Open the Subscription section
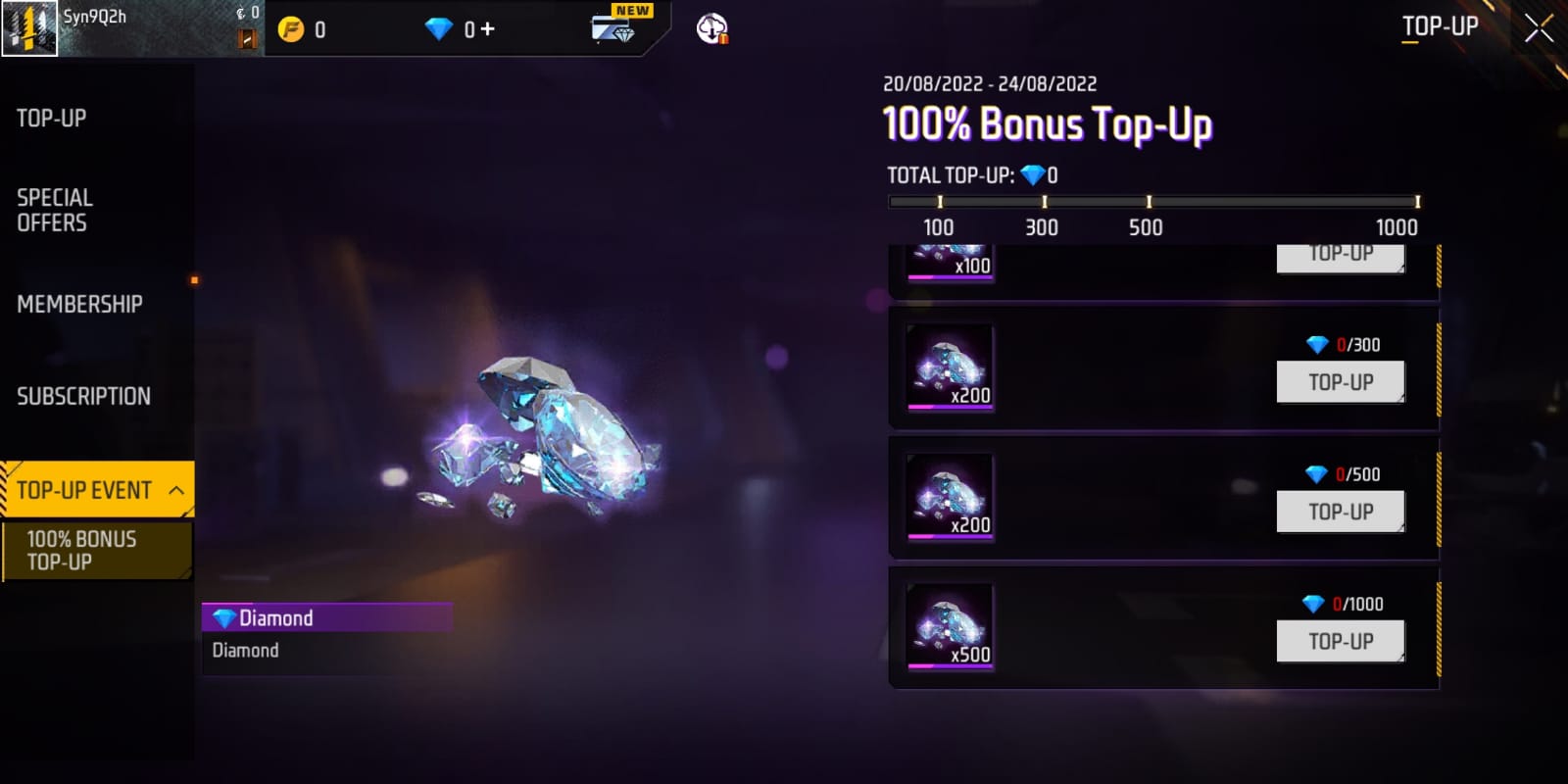The height and width of the screenshot is (784, 1568). click(x=83, y=396)
